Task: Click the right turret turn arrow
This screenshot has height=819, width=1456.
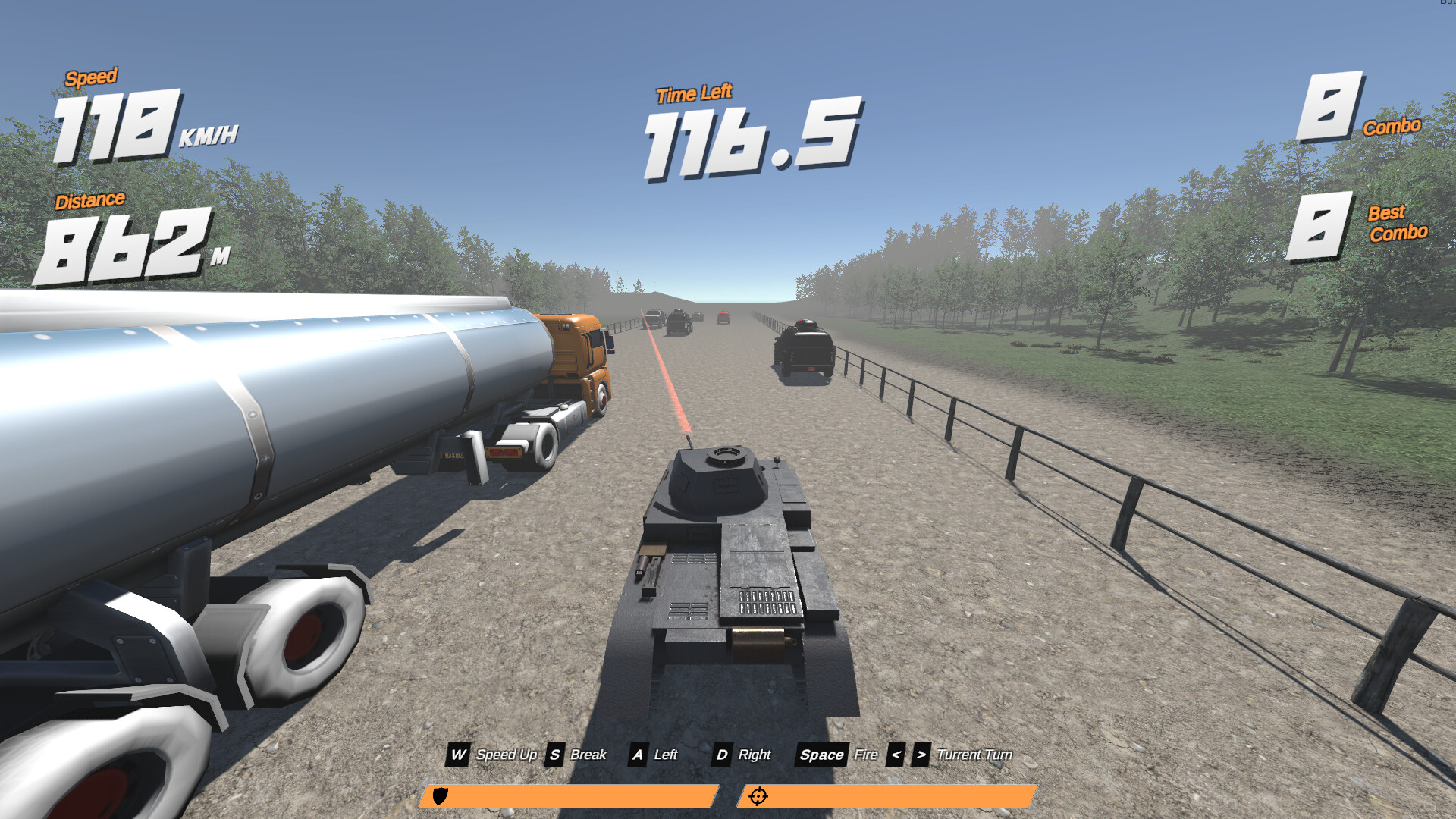Action: point(920,755)
